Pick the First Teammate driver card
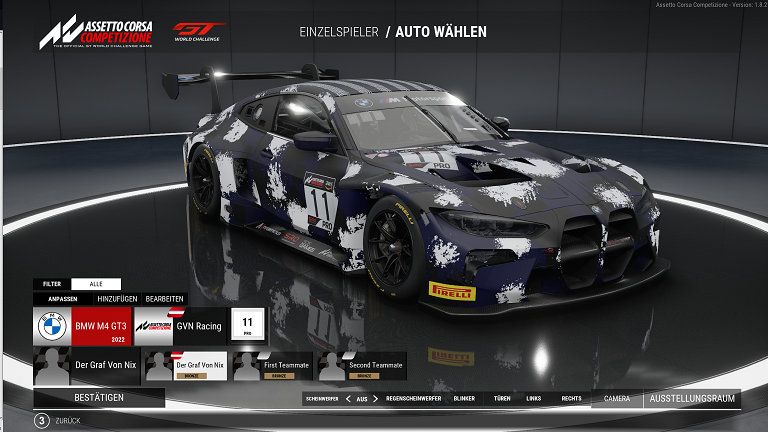 272,368
